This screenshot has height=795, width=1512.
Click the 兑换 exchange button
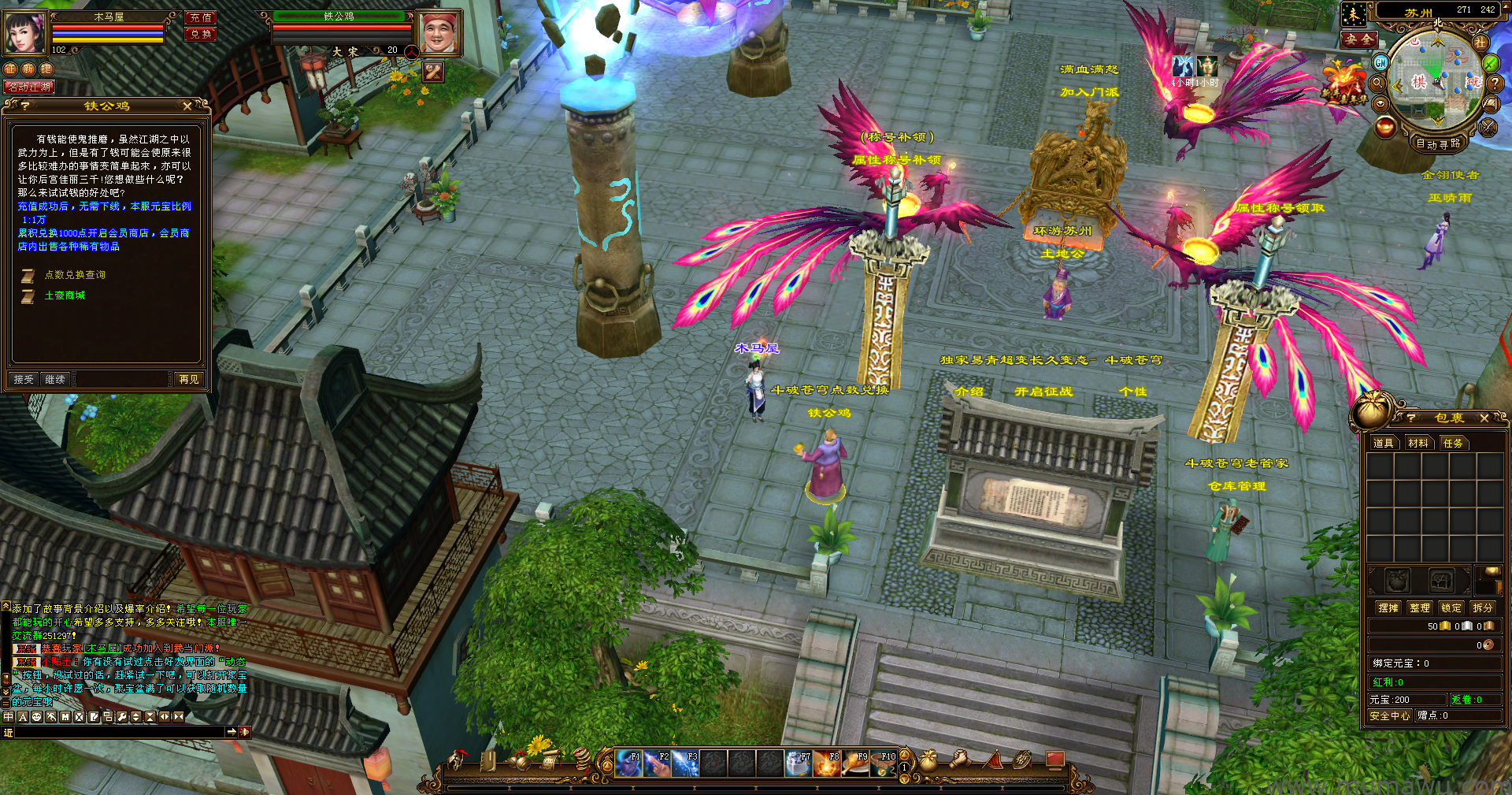[x=201, y=34]
